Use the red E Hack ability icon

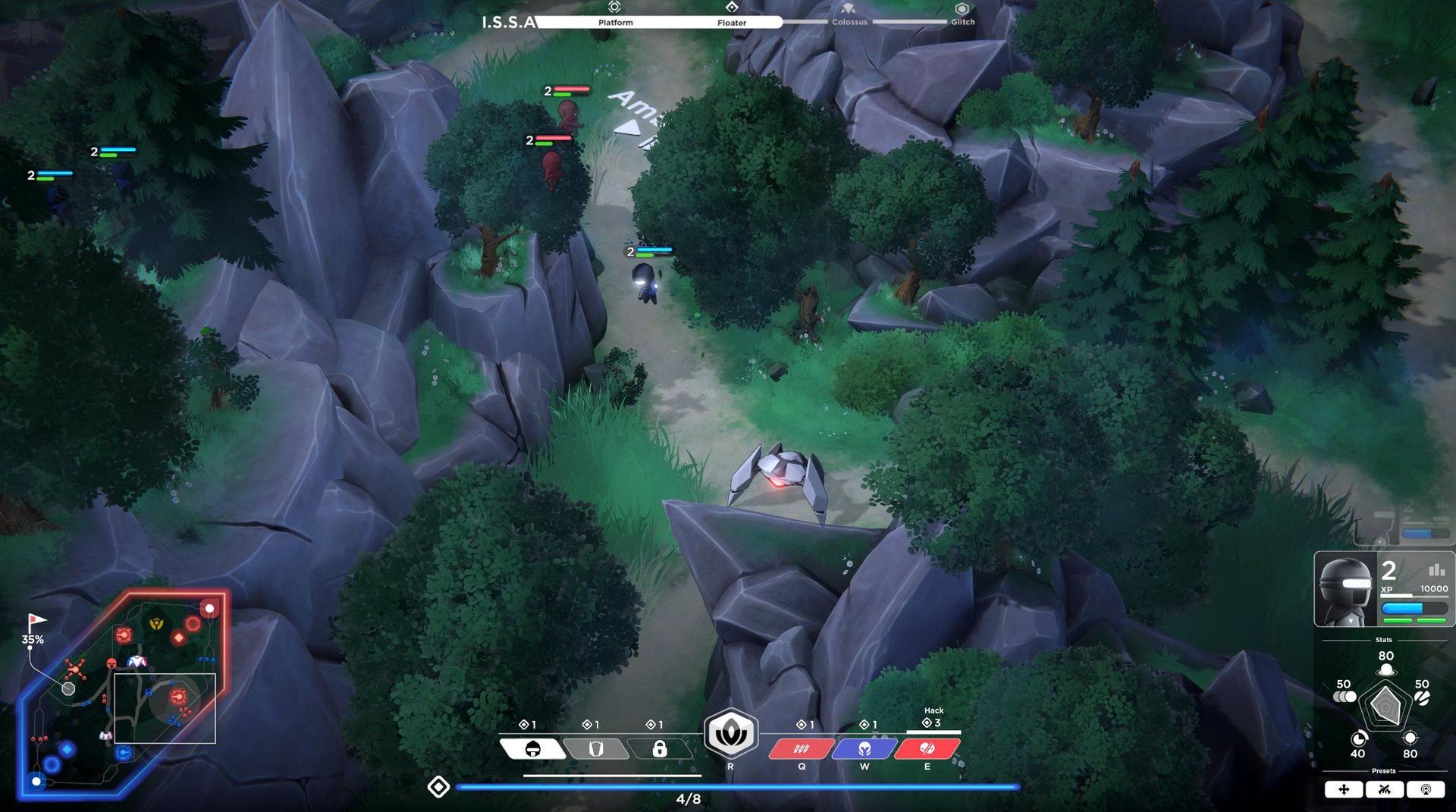coord(927,749)
